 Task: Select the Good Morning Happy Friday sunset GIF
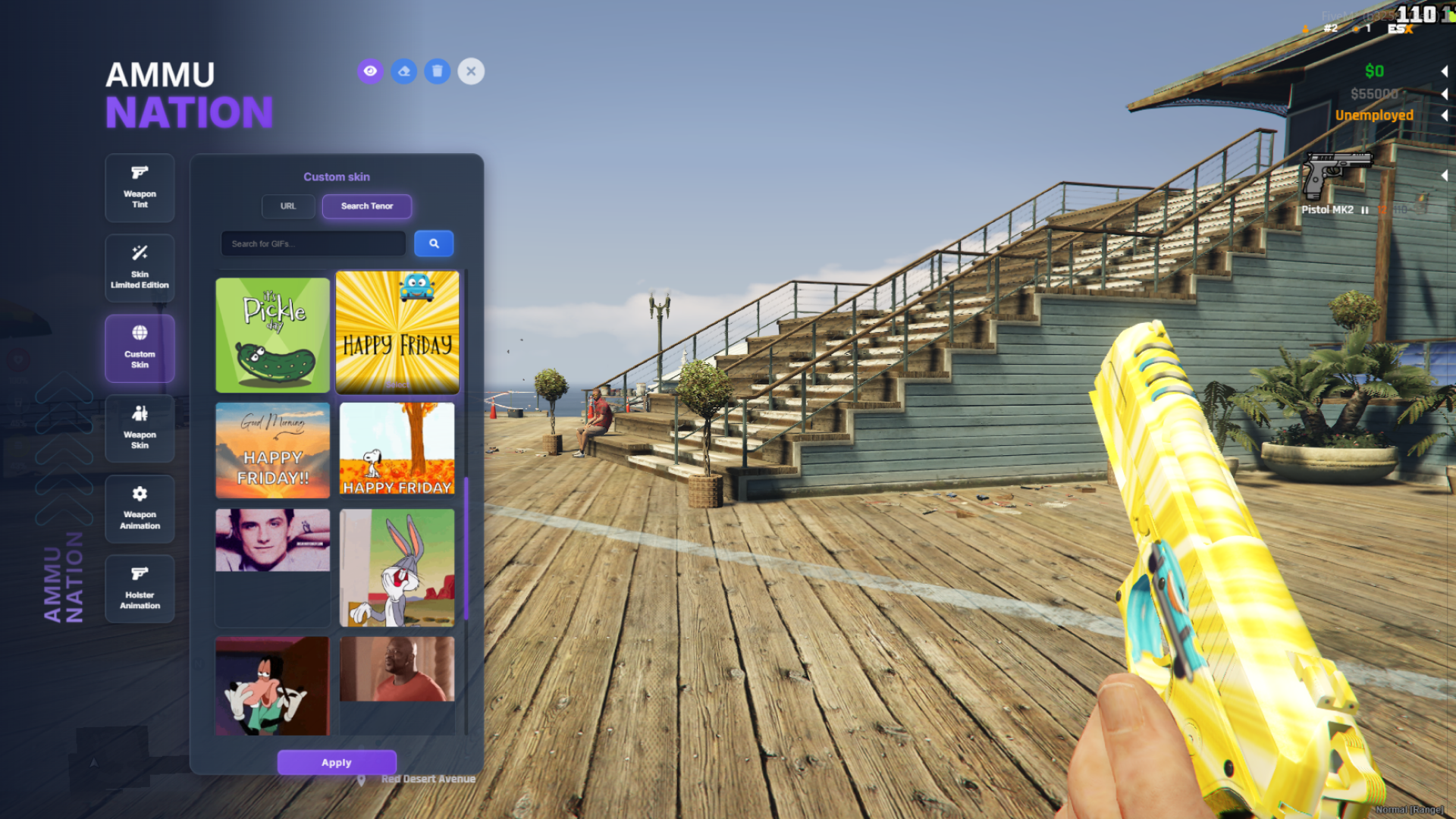coord(273,450)
